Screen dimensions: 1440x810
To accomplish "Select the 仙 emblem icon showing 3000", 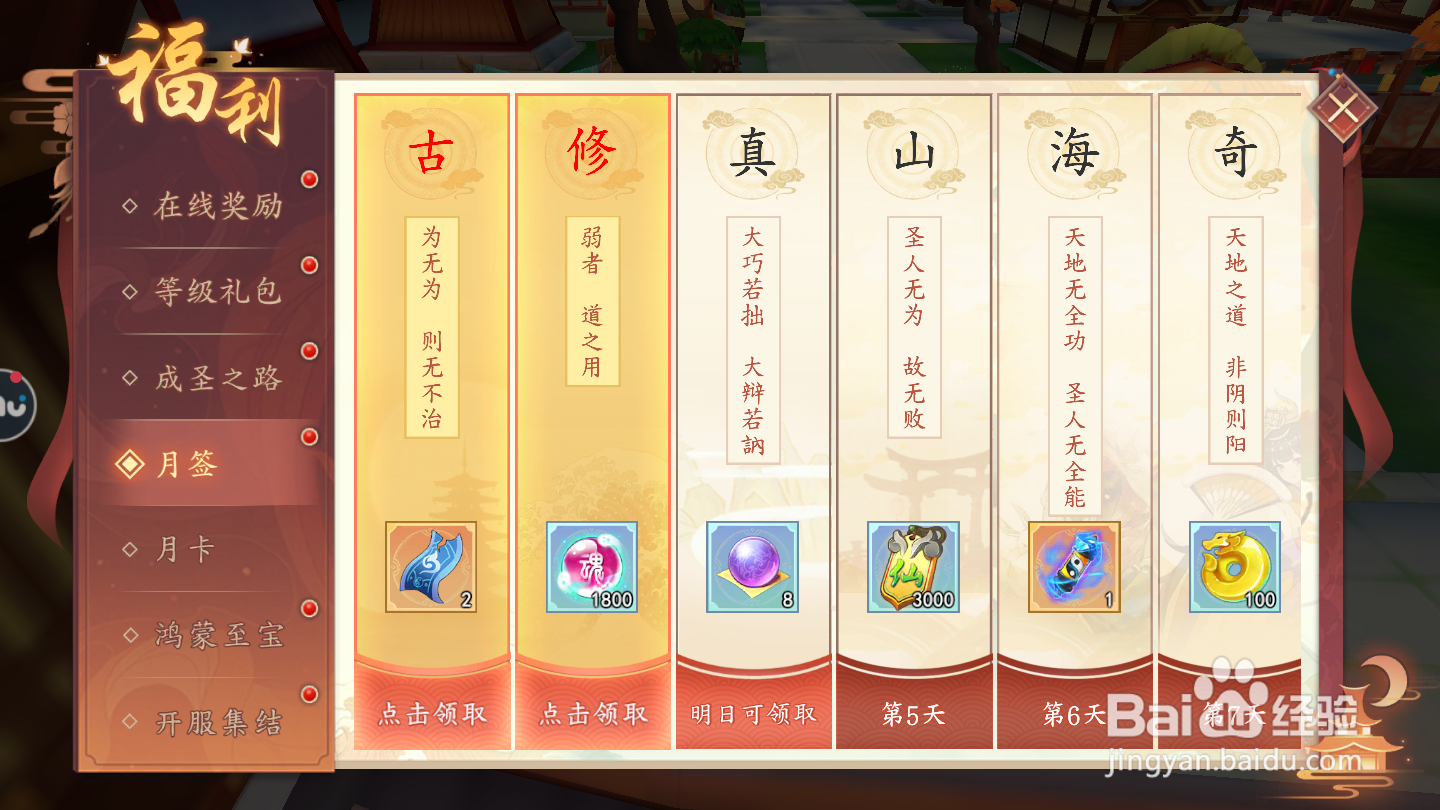I will 912,565.
